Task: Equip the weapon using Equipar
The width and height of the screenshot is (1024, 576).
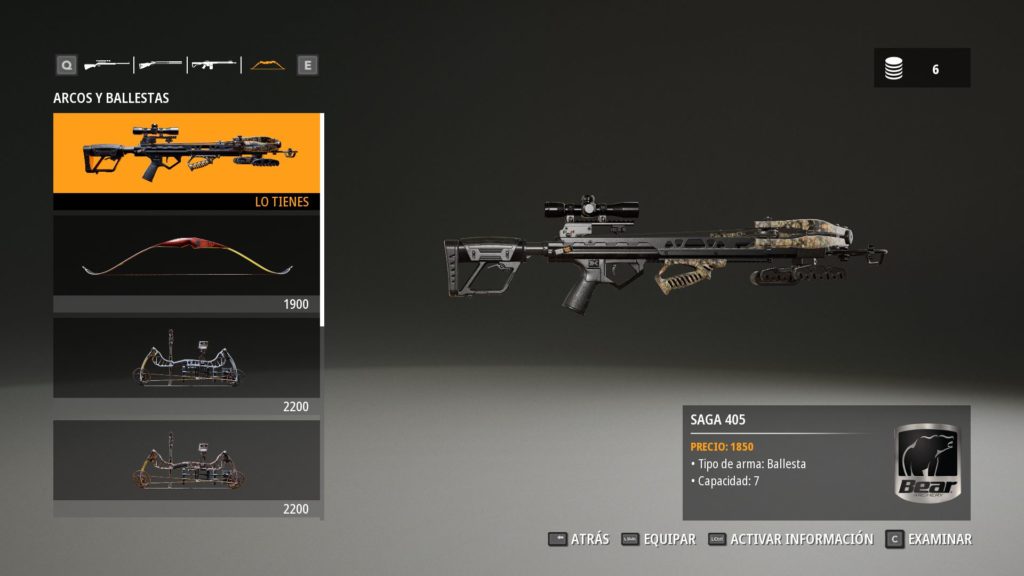Action: pyautogui.click(x=658, y=539)
